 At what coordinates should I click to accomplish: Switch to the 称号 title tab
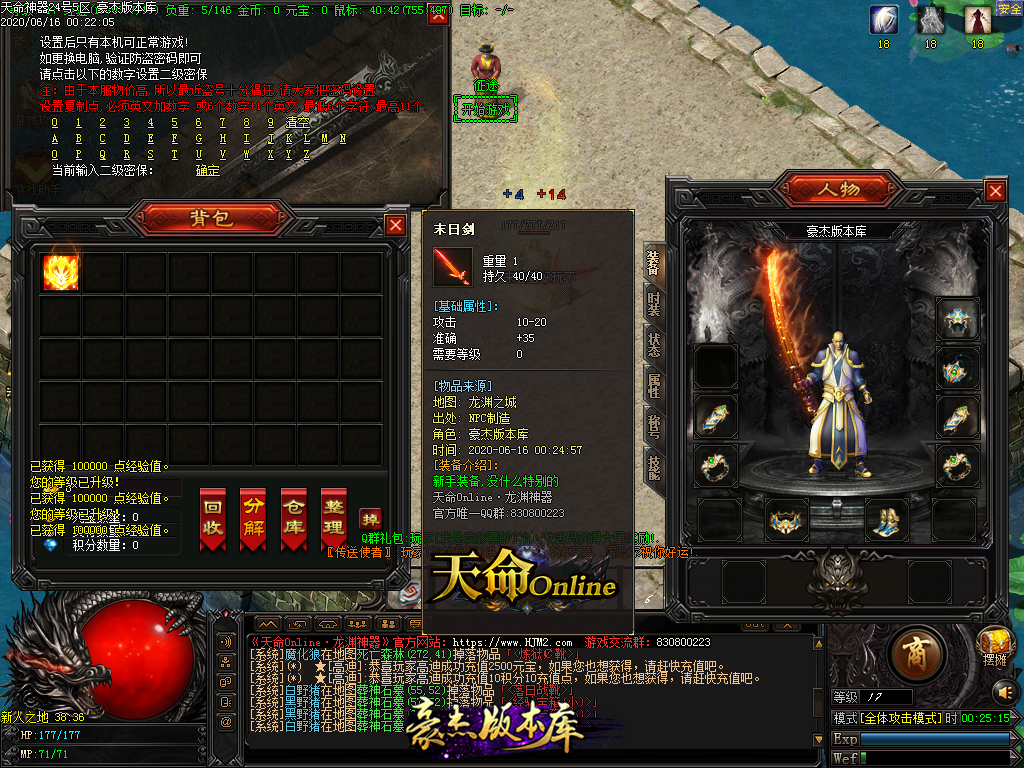click(653, 427)
